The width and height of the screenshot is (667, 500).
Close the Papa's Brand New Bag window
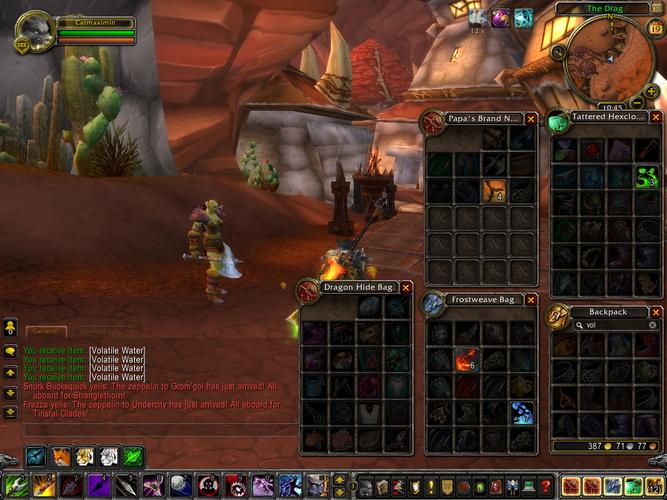click(531, 119)
